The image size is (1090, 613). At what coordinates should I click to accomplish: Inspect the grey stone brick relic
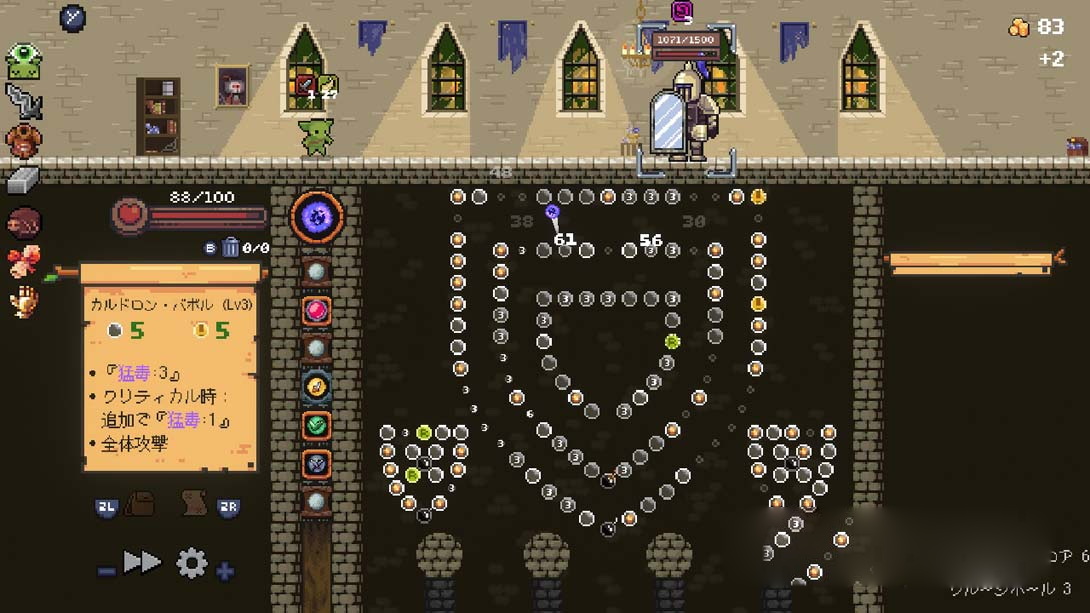[x=22, y=180]
